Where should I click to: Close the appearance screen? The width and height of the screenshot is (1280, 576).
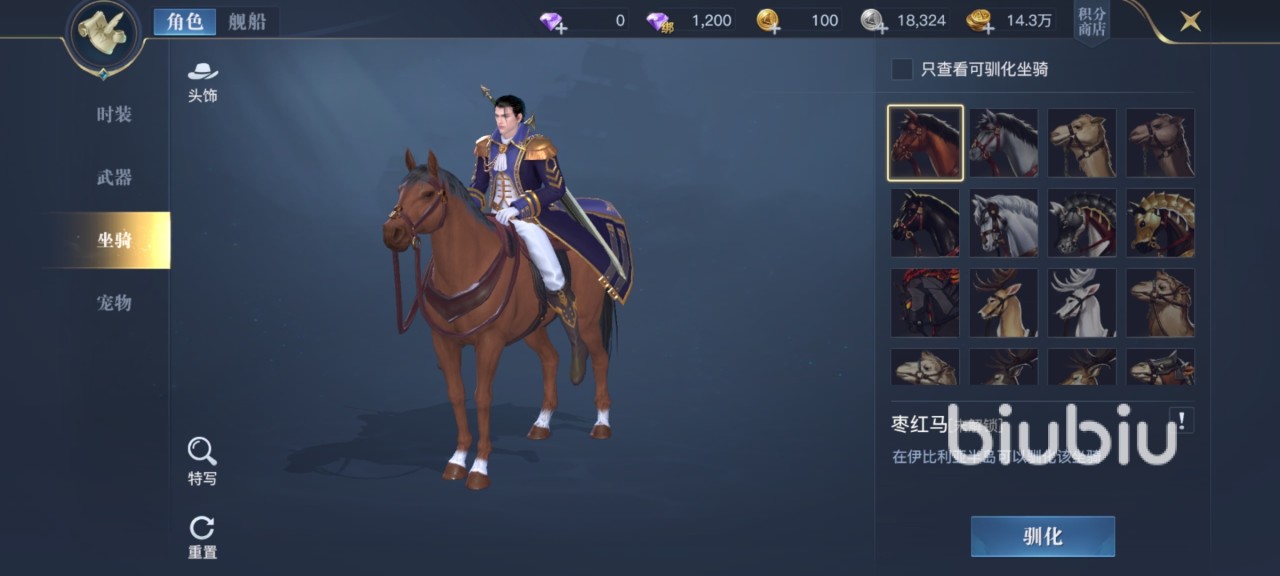pyautogui.click(x=1190, y=20)
